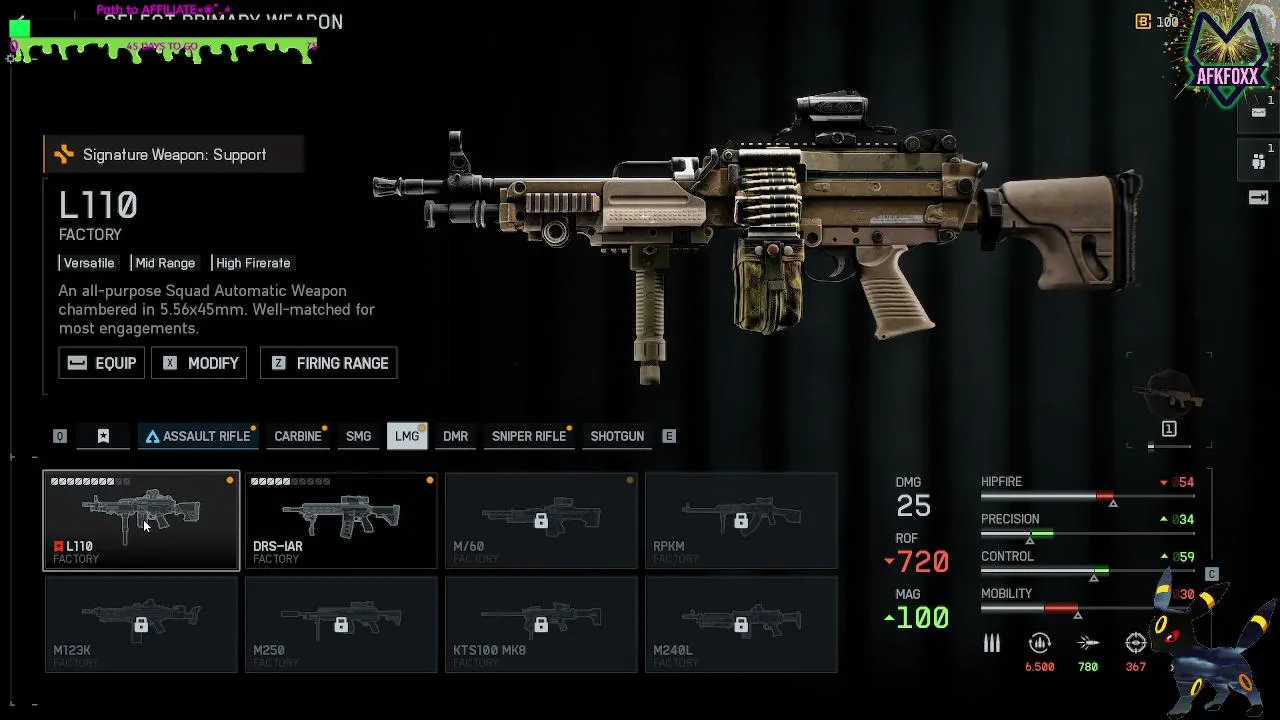The width and height of the screenshot is (1280, 720).
Task: Open the Modify weapon screen
Action: (199, 363)
